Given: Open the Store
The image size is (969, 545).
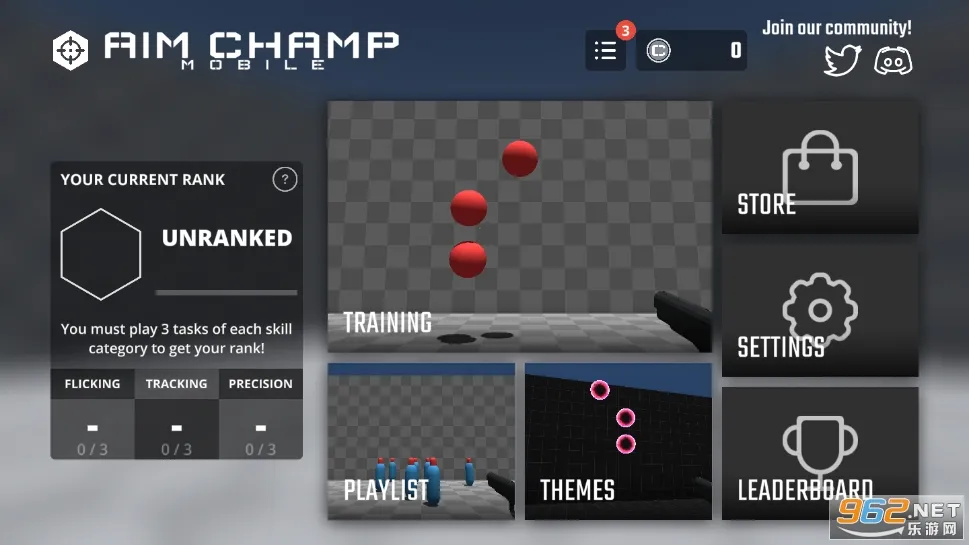Looking at the screenshot, I should point(820,168).
